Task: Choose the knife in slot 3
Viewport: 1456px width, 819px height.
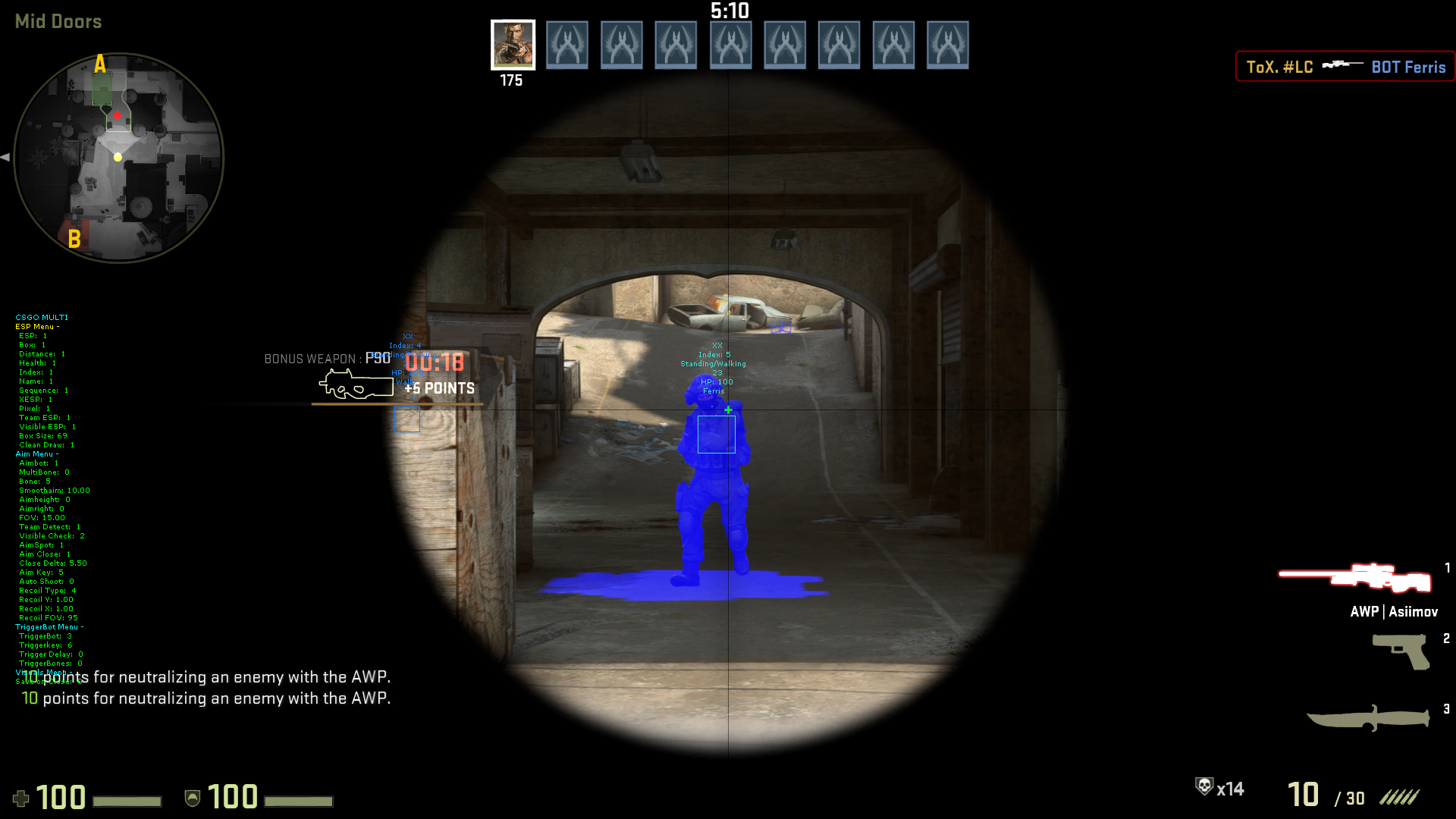Action: click(x=1368, y=717)
